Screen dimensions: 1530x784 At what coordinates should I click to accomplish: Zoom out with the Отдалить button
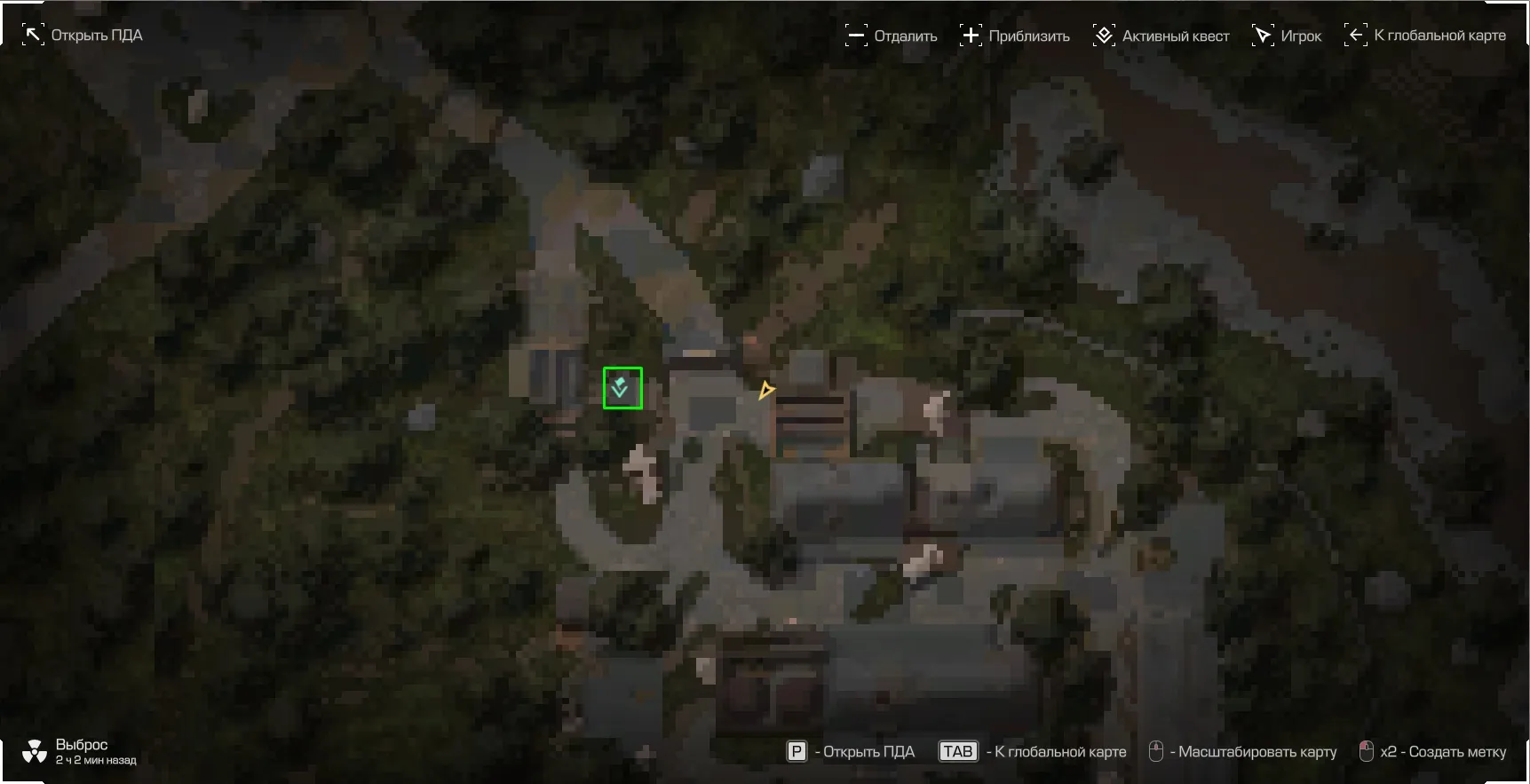(891, 36)
